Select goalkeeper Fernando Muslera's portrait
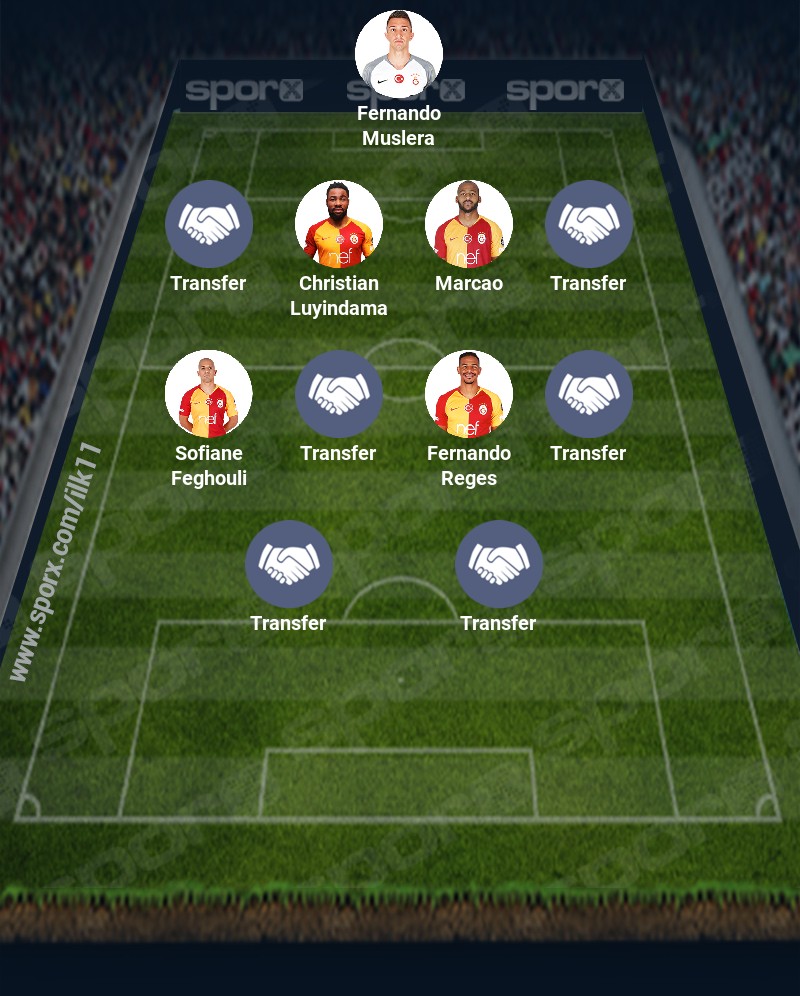 399,54
